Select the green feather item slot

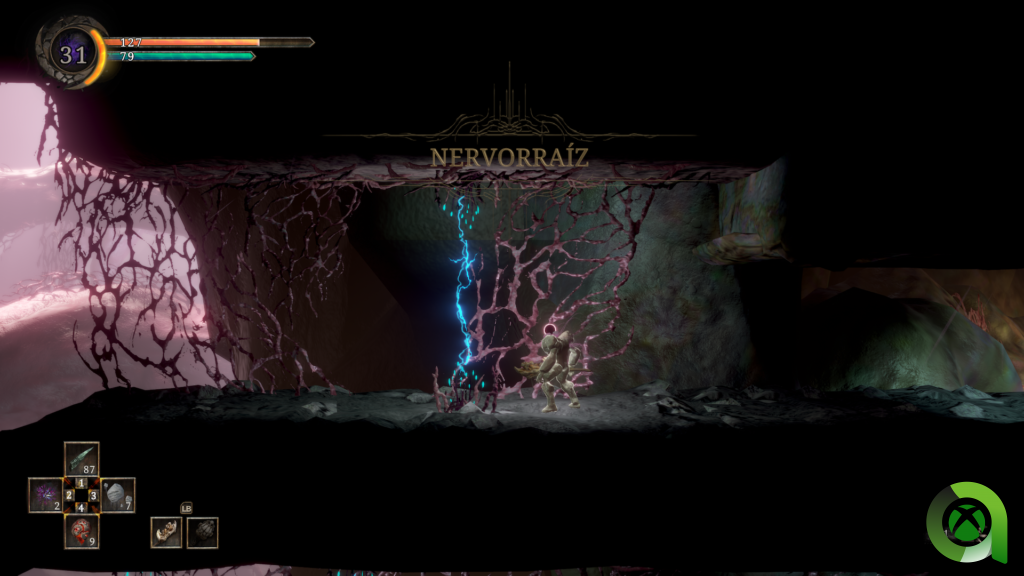81,458
